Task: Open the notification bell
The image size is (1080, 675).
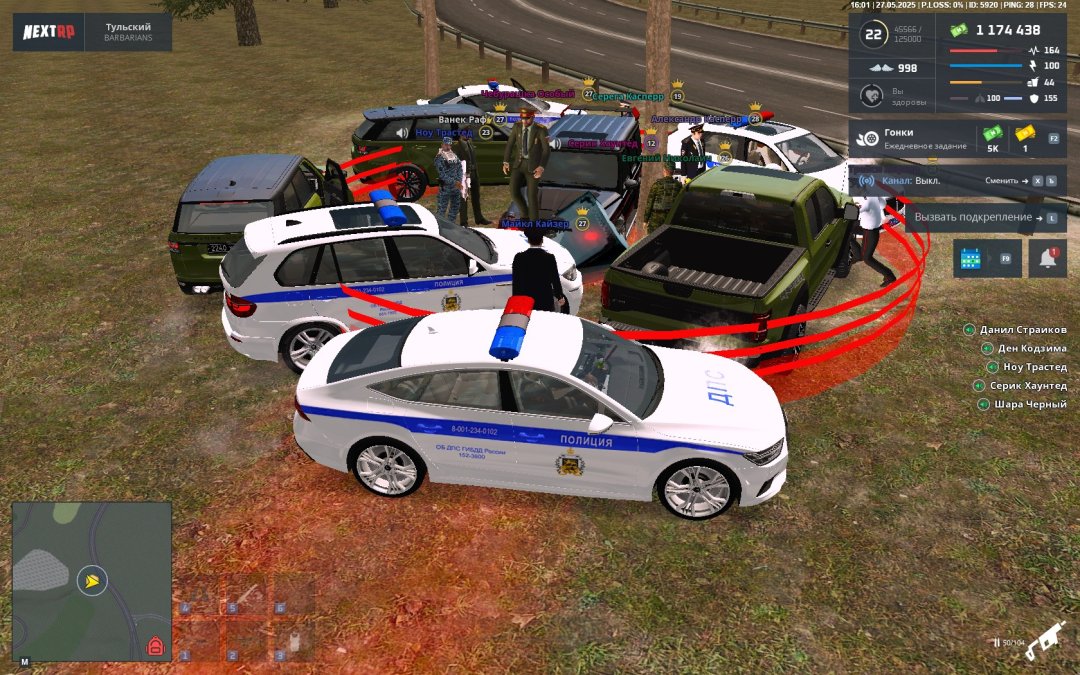Action: click(1047, 258)
